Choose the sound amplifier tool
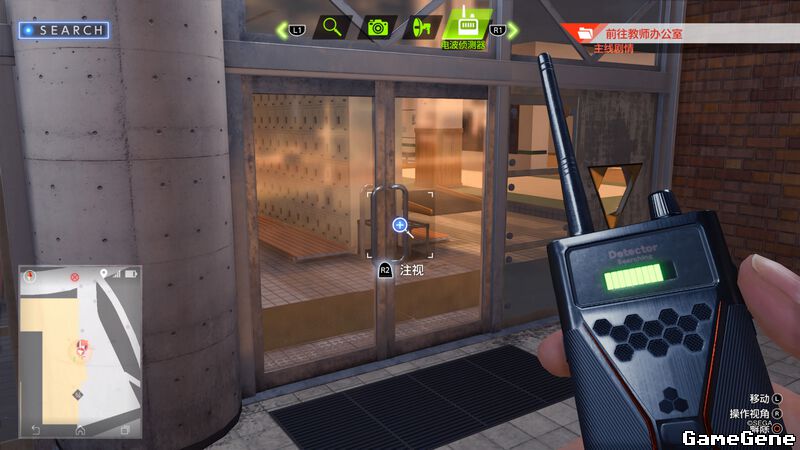Viewport: 800px width, 450px height. point(421,27)
